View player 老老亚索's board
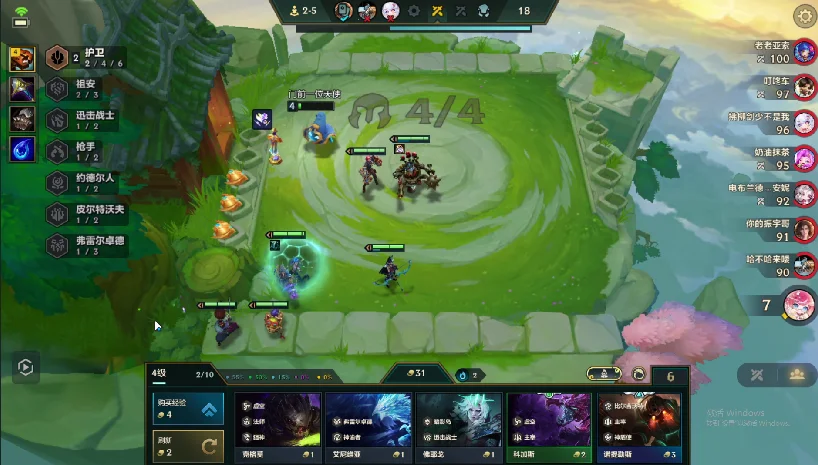Viewport: 818px width, 465px height. 805,54
